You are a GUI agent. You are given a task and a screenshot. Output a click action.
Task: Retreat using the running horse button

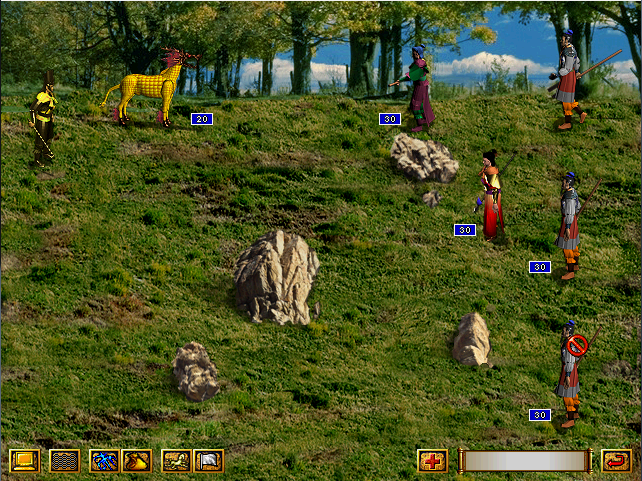(x=176, y=461)
